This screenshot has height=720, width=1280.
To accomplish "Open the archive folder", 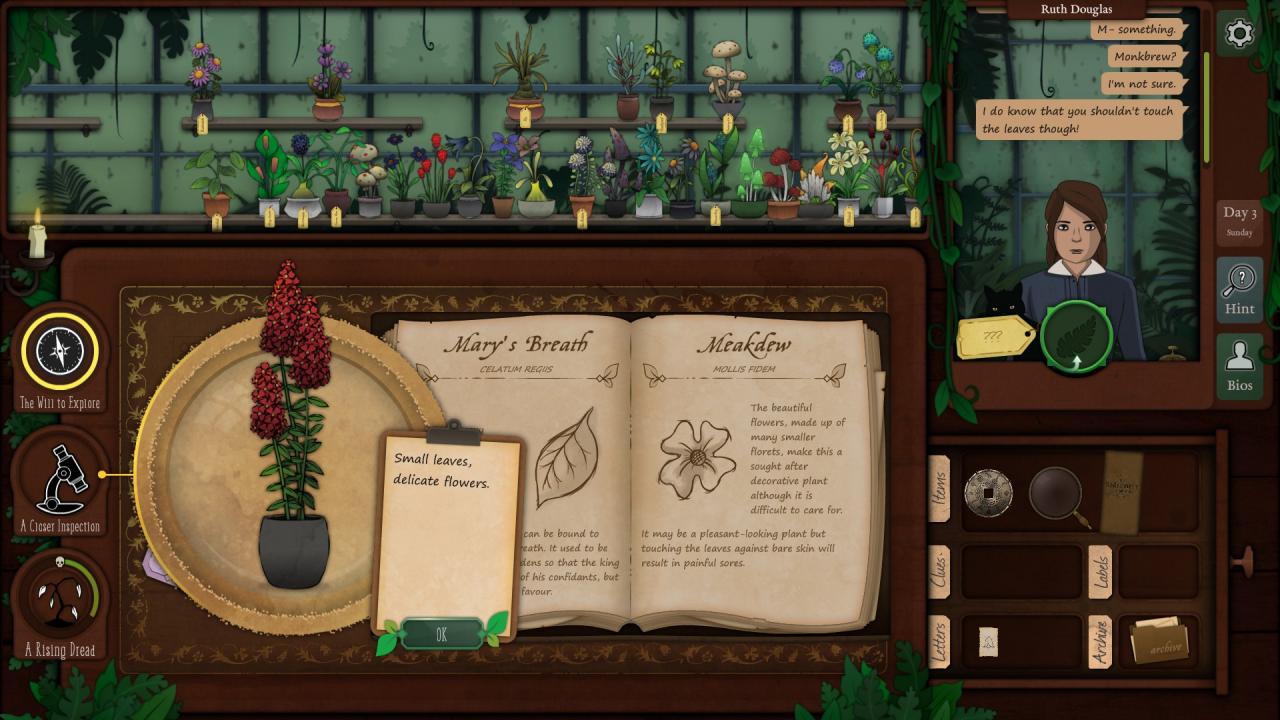I will click(1159, 641).
